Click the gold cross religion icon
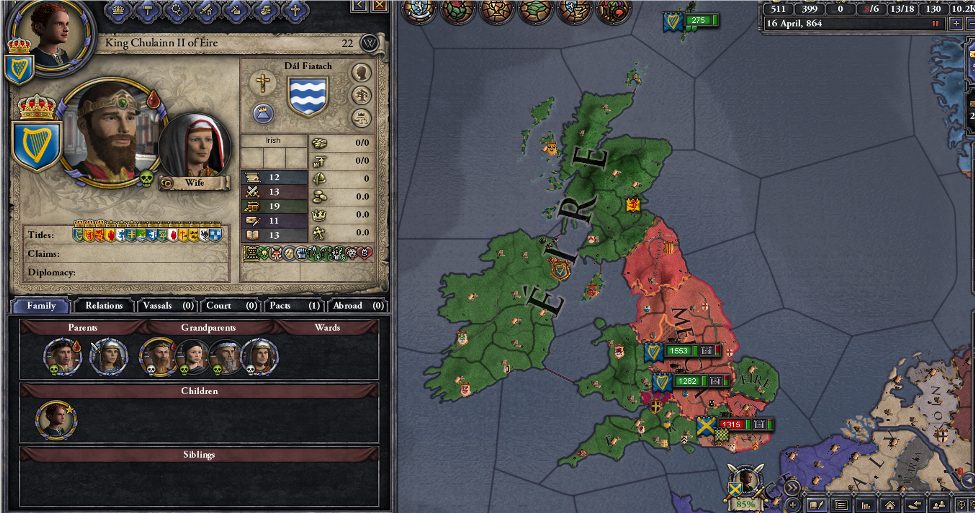 (x=263, y=84)
